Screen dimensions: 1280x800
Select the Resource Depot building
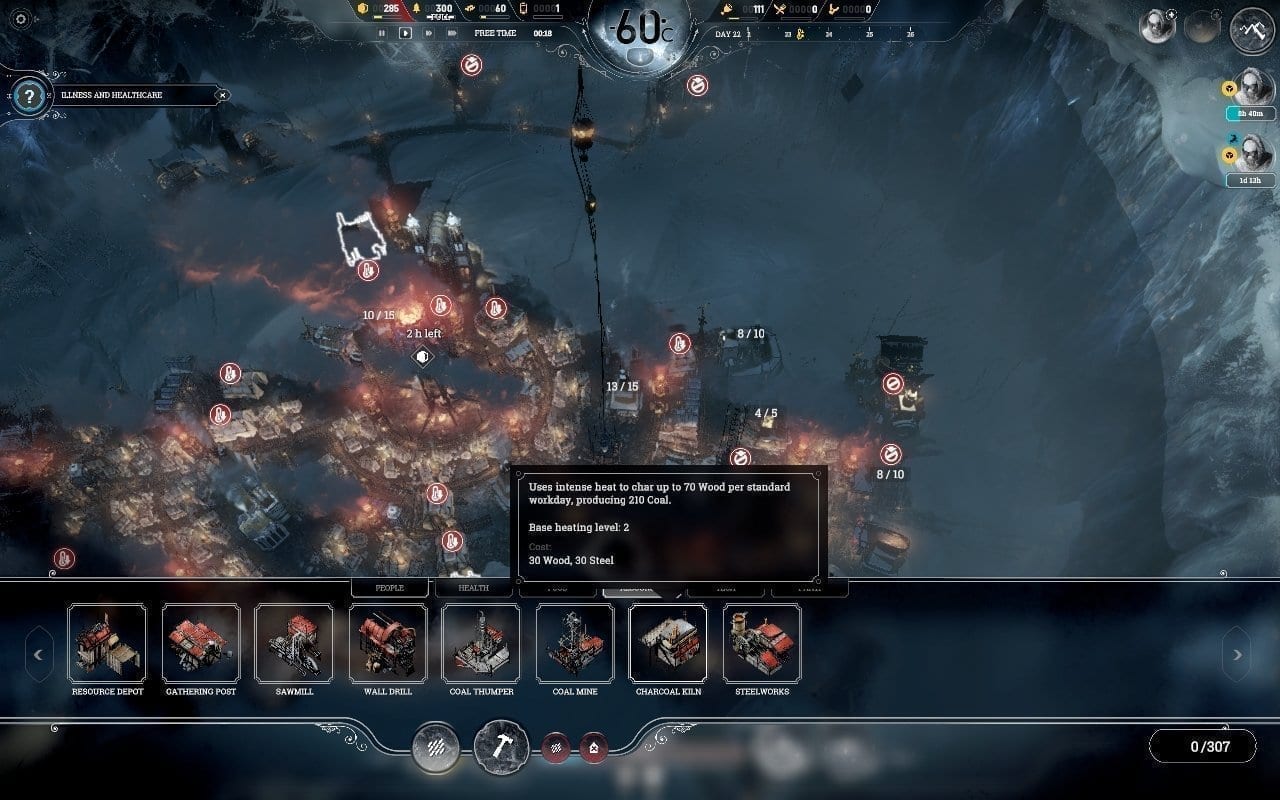(107, 643)
